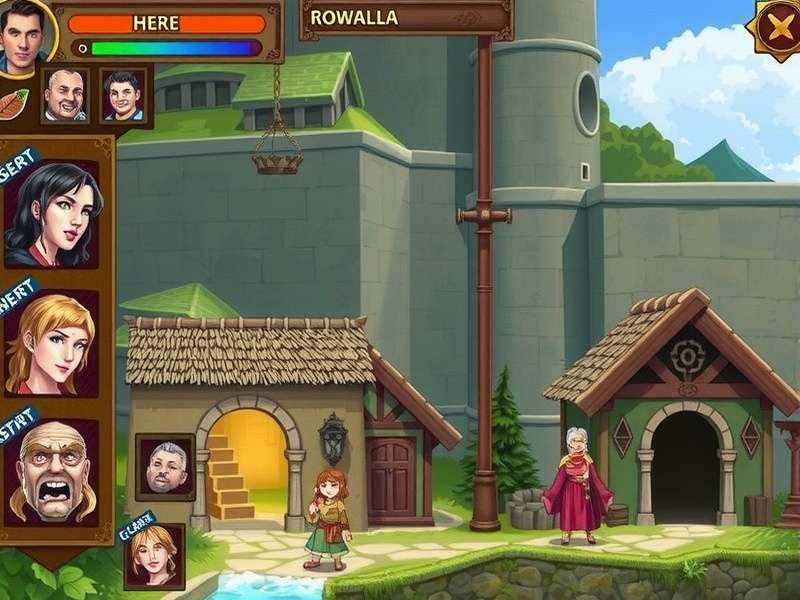The image size is (800, 600).
Task: Select the small dark-haired man party portrait
Action: [x=121, y=96]
